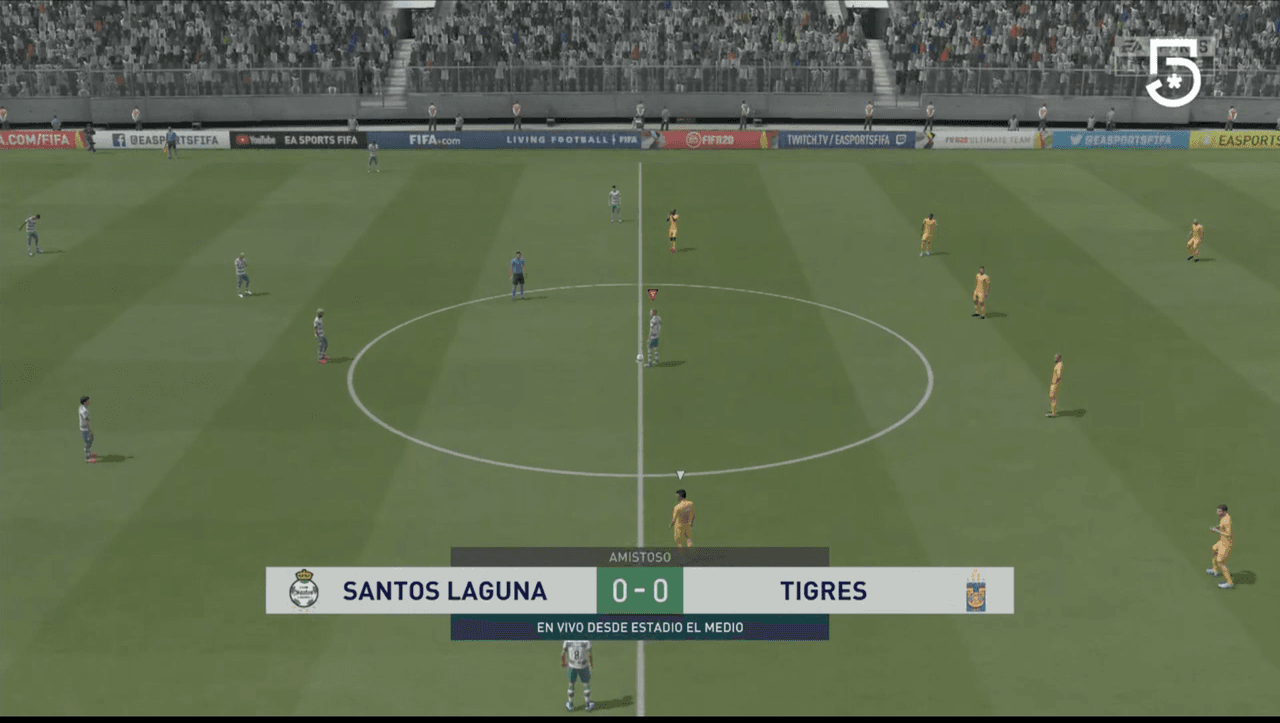This screenshot has width=1280, height=723.
Task: Click the Santos Laguna club crest
Action: [x=303, y=591]
